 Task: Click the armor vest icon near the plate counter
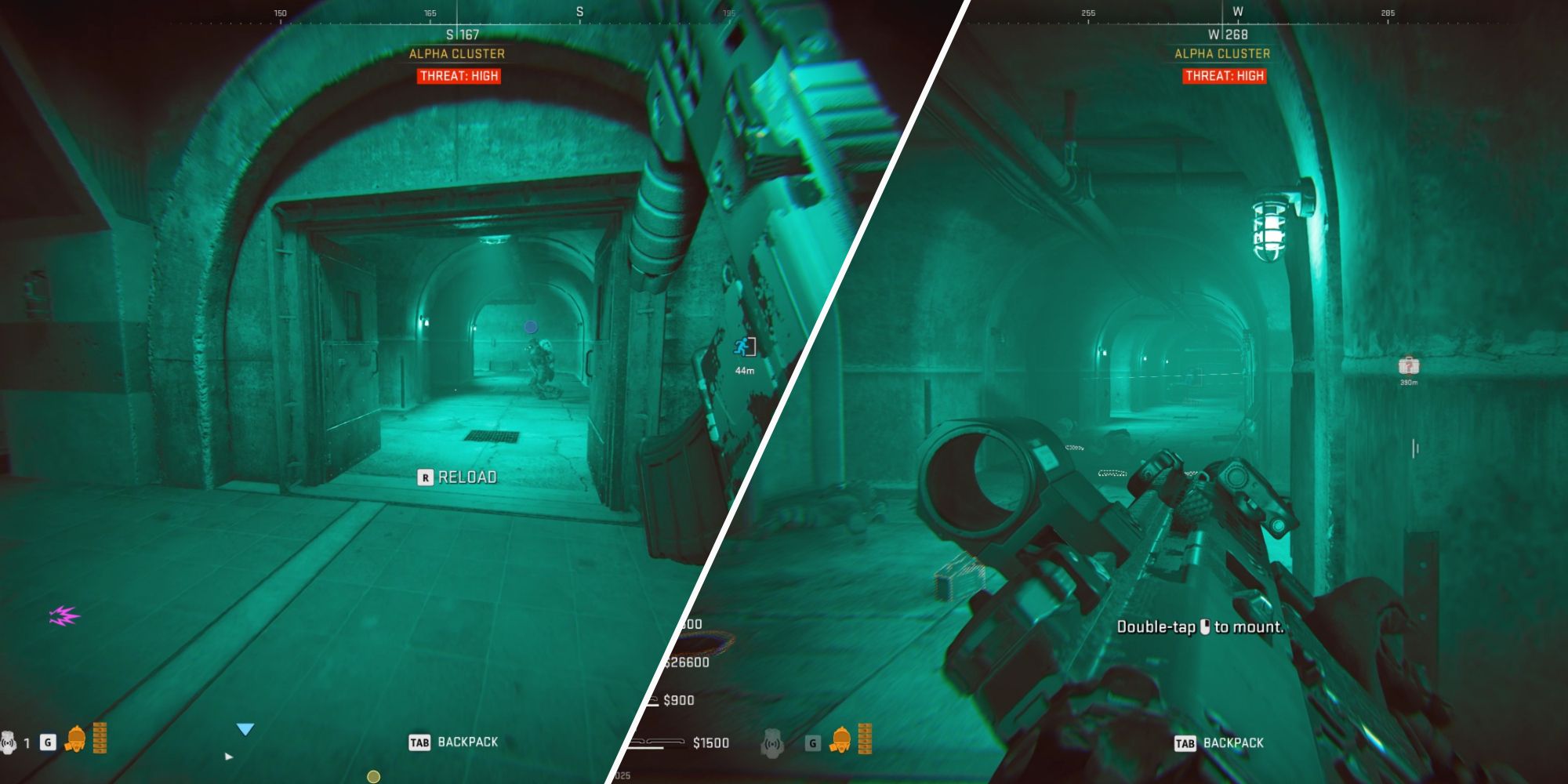tap(842, 740)
